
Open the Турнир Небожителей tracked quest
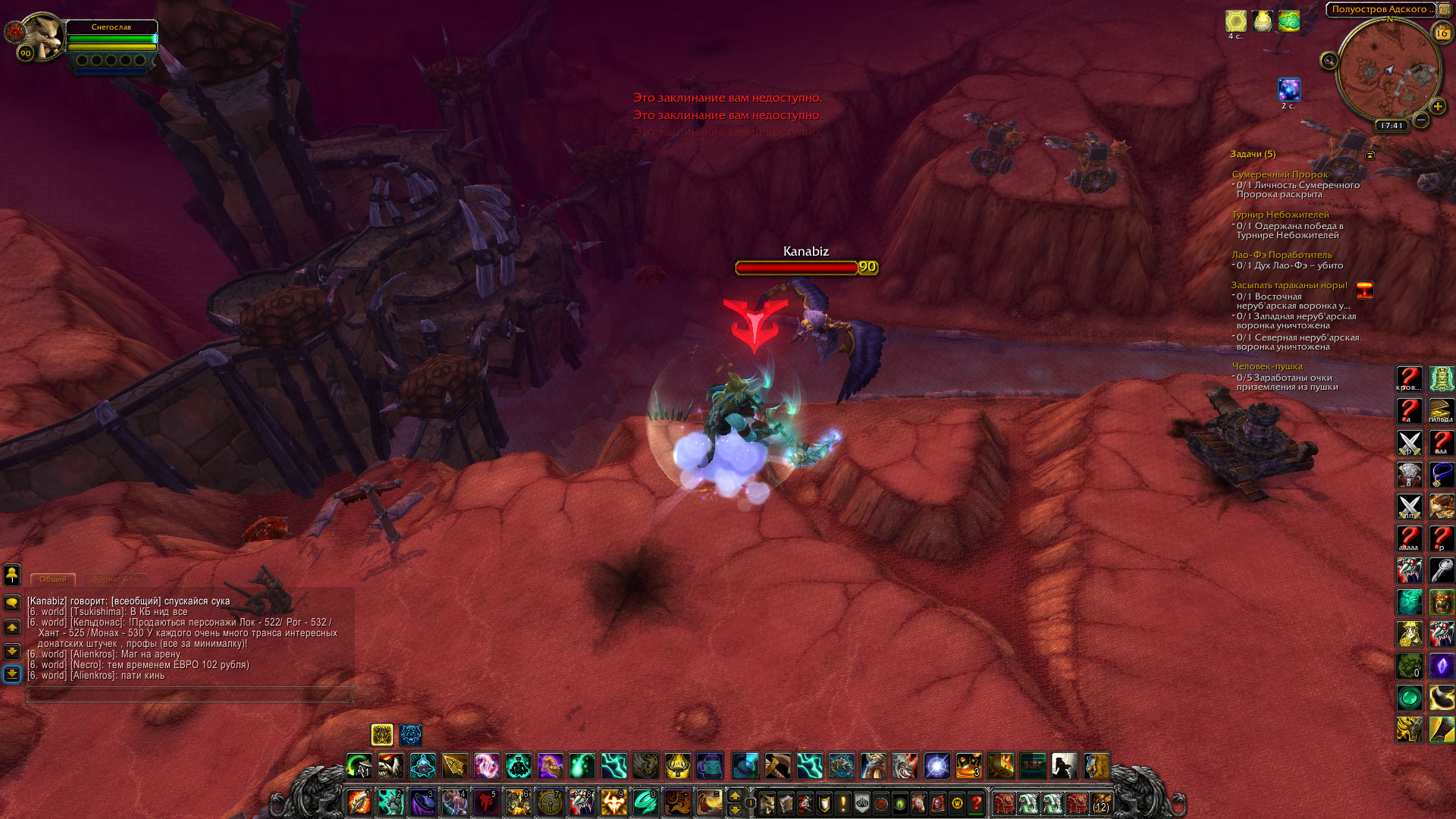(1280, 215)
